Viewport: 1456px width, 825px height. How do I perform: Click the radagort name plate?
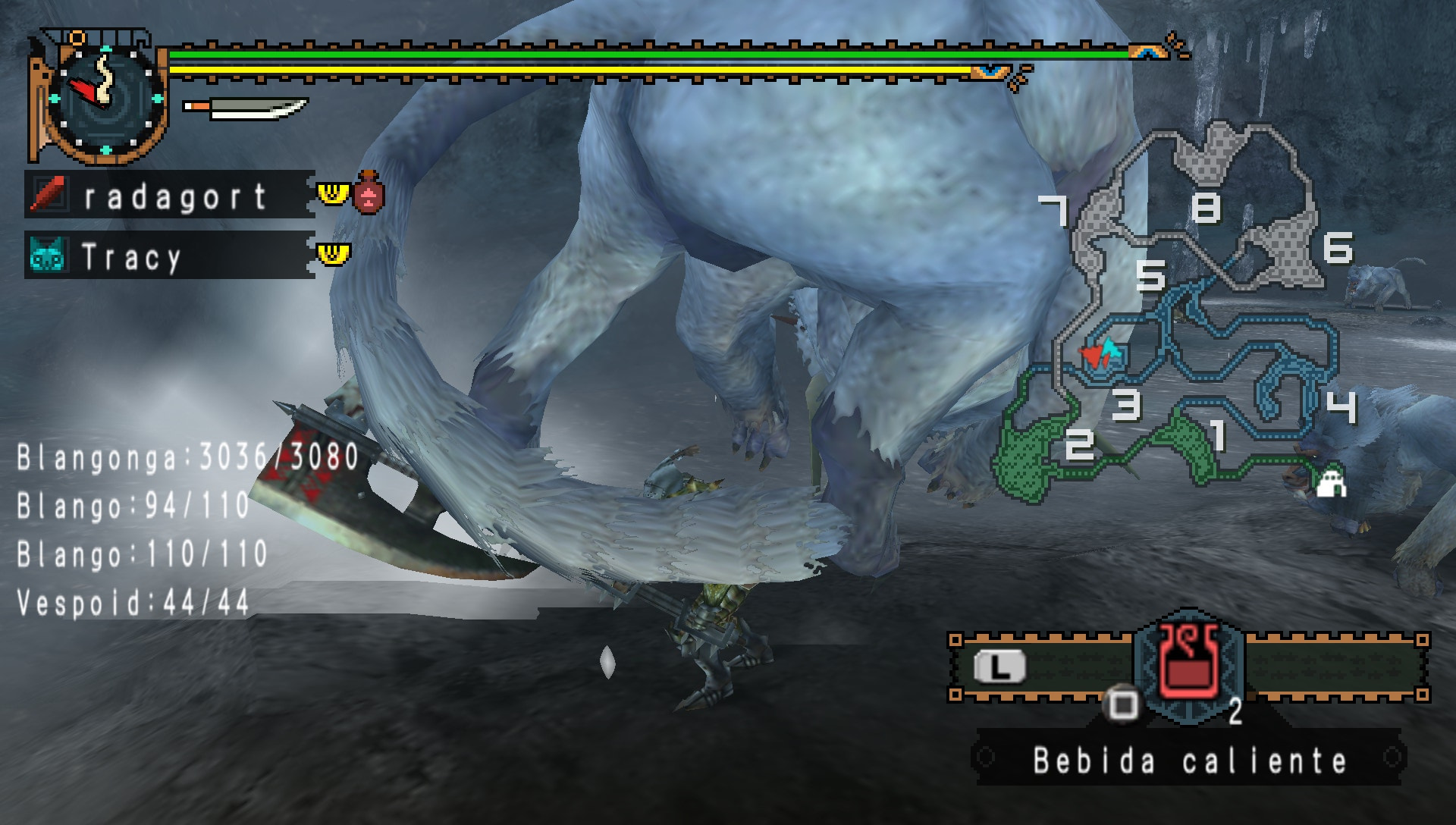tap(174, 196)
